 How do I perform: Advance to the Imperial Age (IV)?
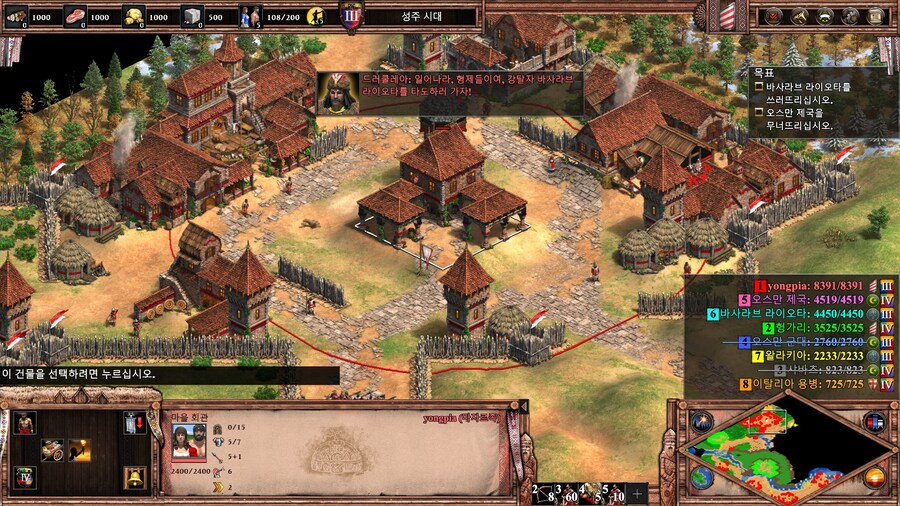coord(24,478)
